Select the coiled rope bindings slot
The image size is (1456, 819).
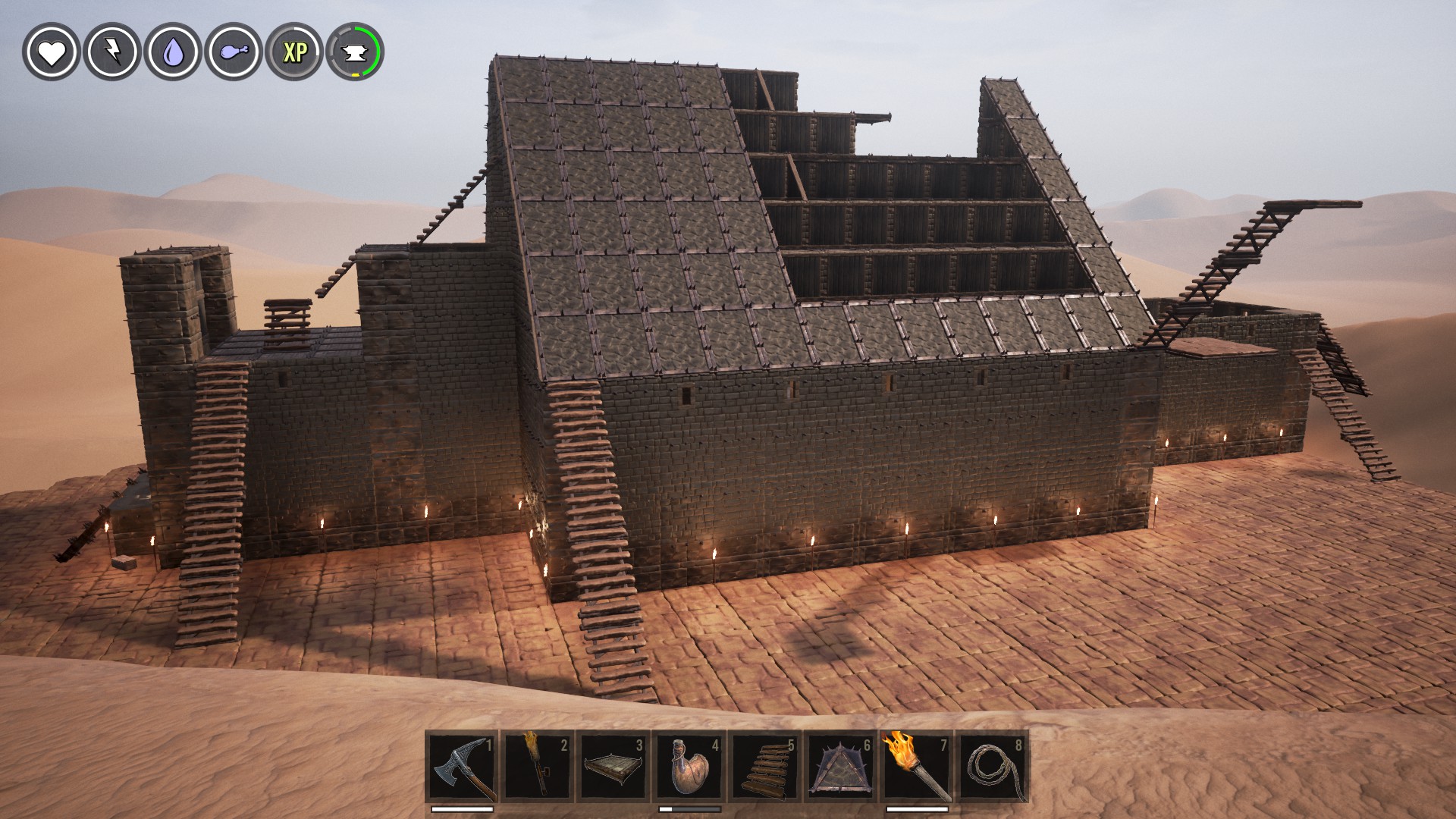[992, 767]
